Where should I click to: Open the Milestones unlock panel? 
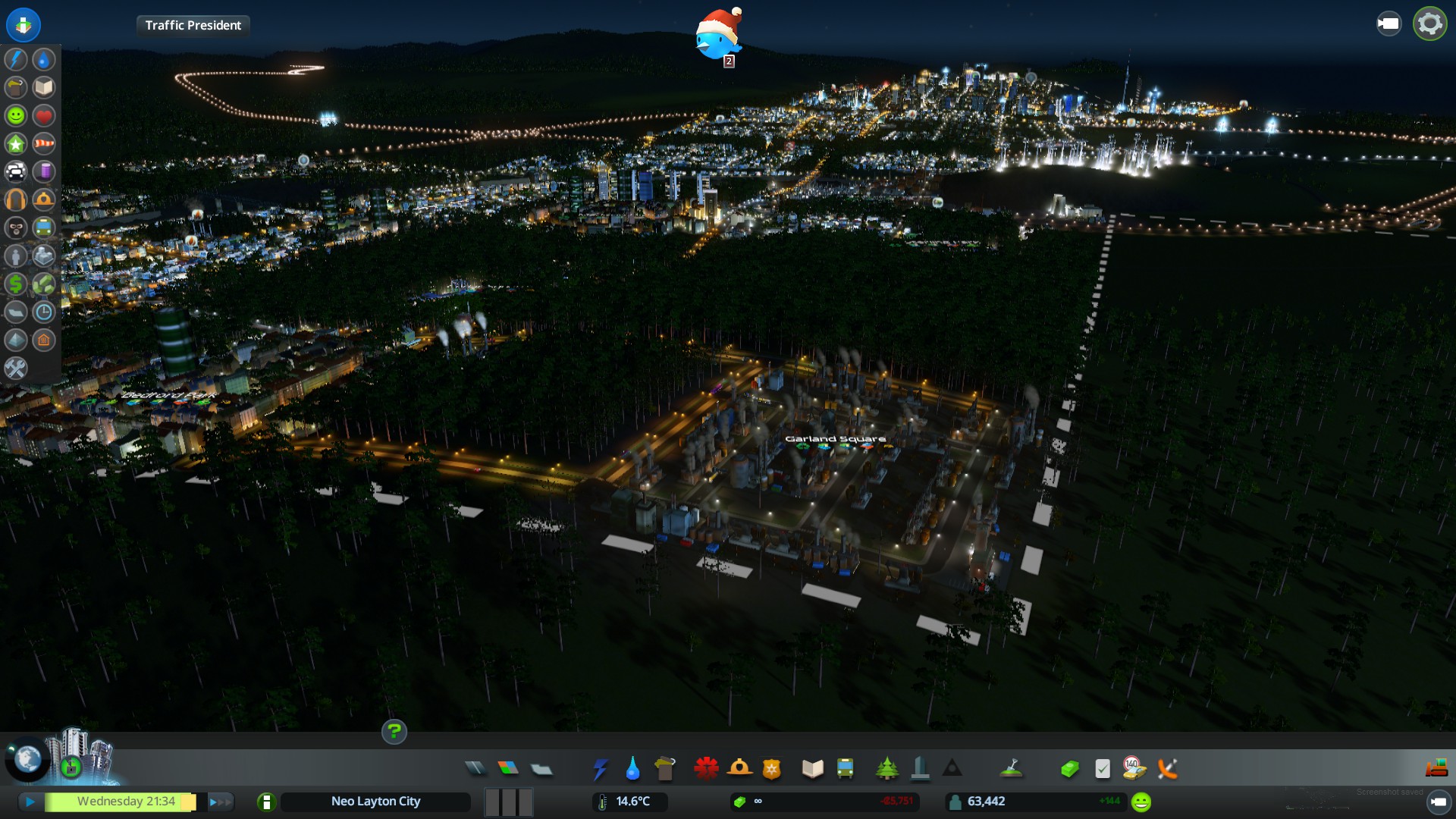pos(70,766)
